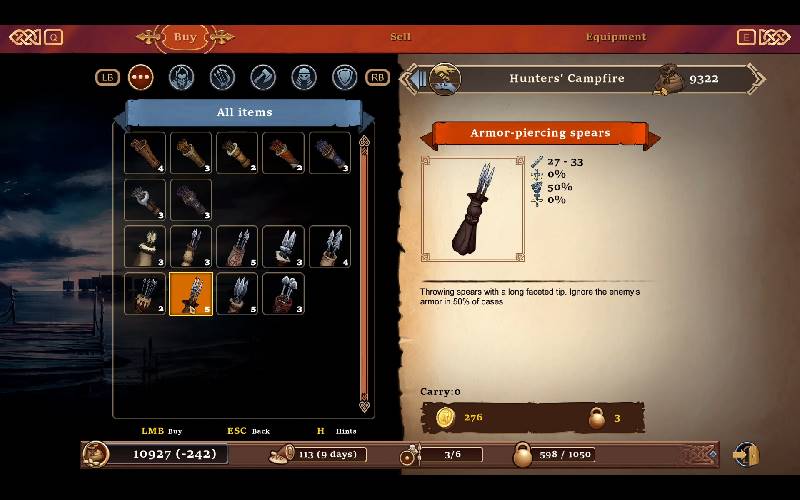This screenshot has width=800, height=500.
Task: Select the highlighted armor-piercing spears slot
Action: 191,294
